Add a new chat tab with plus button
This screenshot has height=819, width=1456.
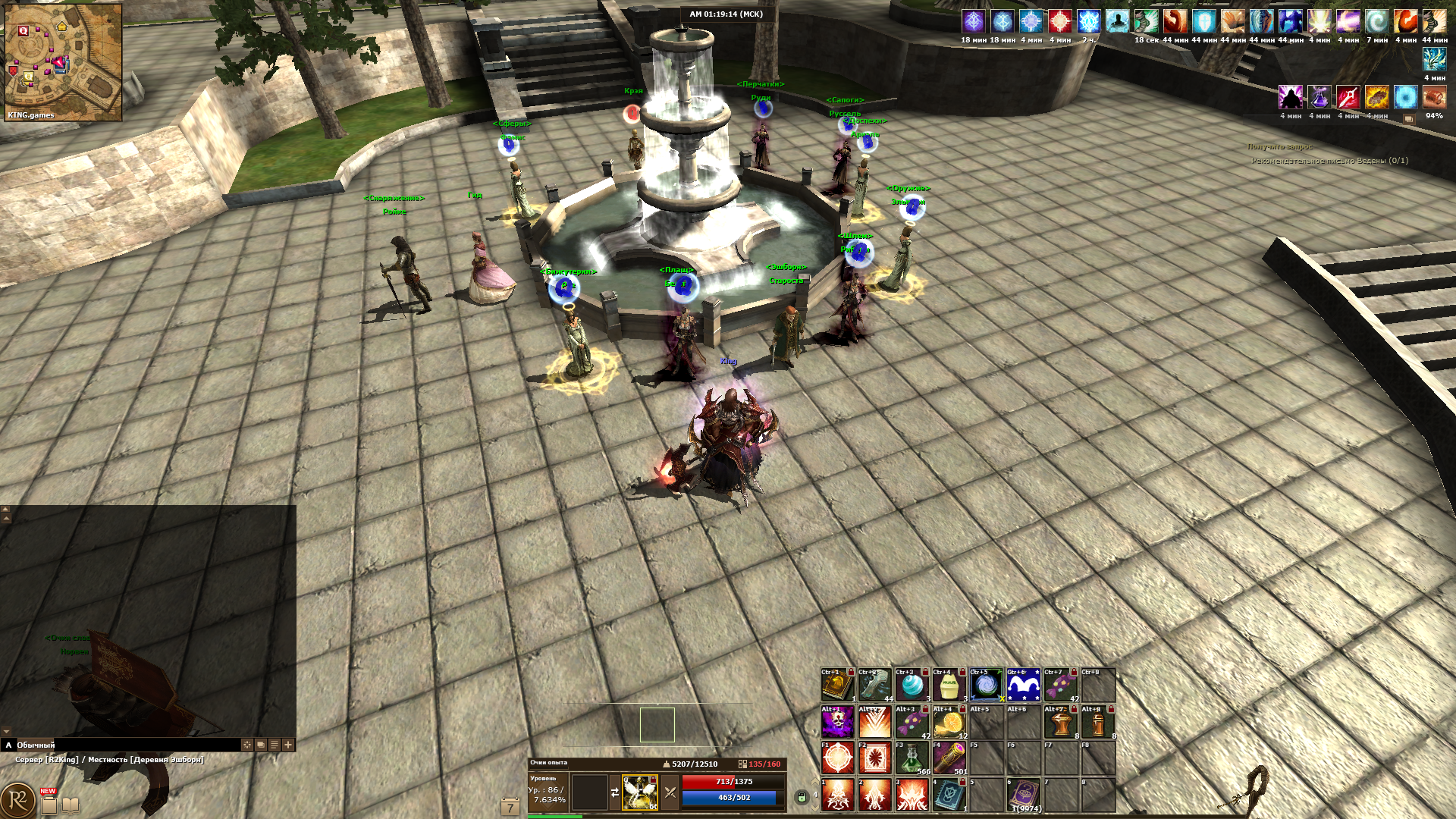click(x=288, y=745)
